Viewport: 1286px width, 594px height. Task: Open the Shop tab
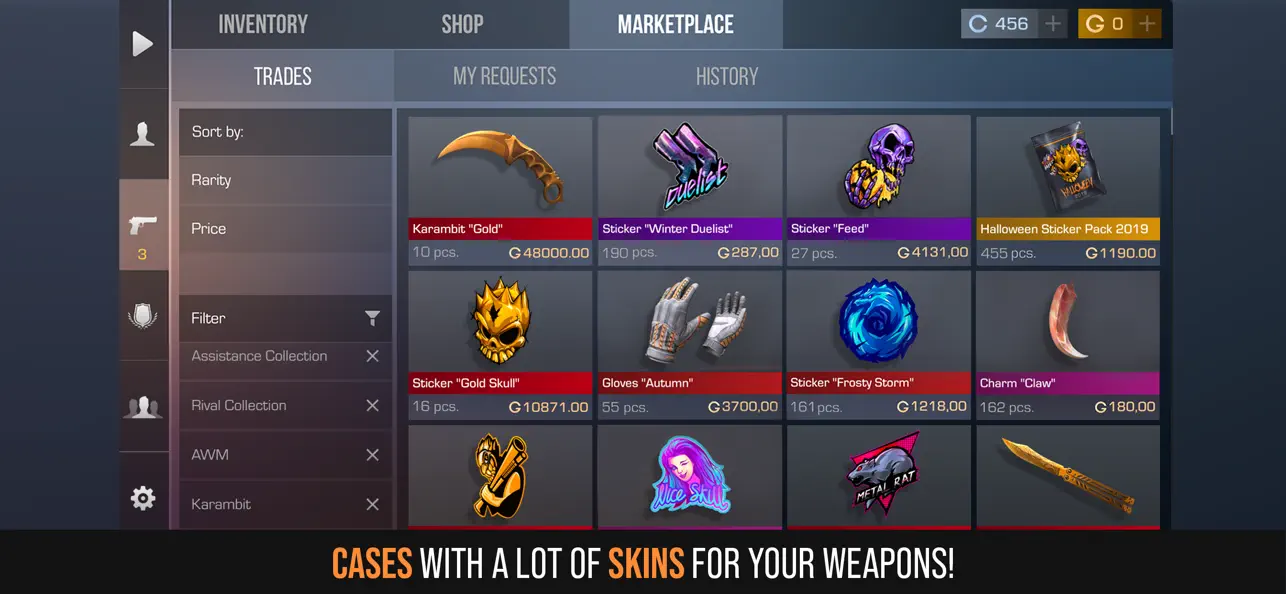(462, 24)
